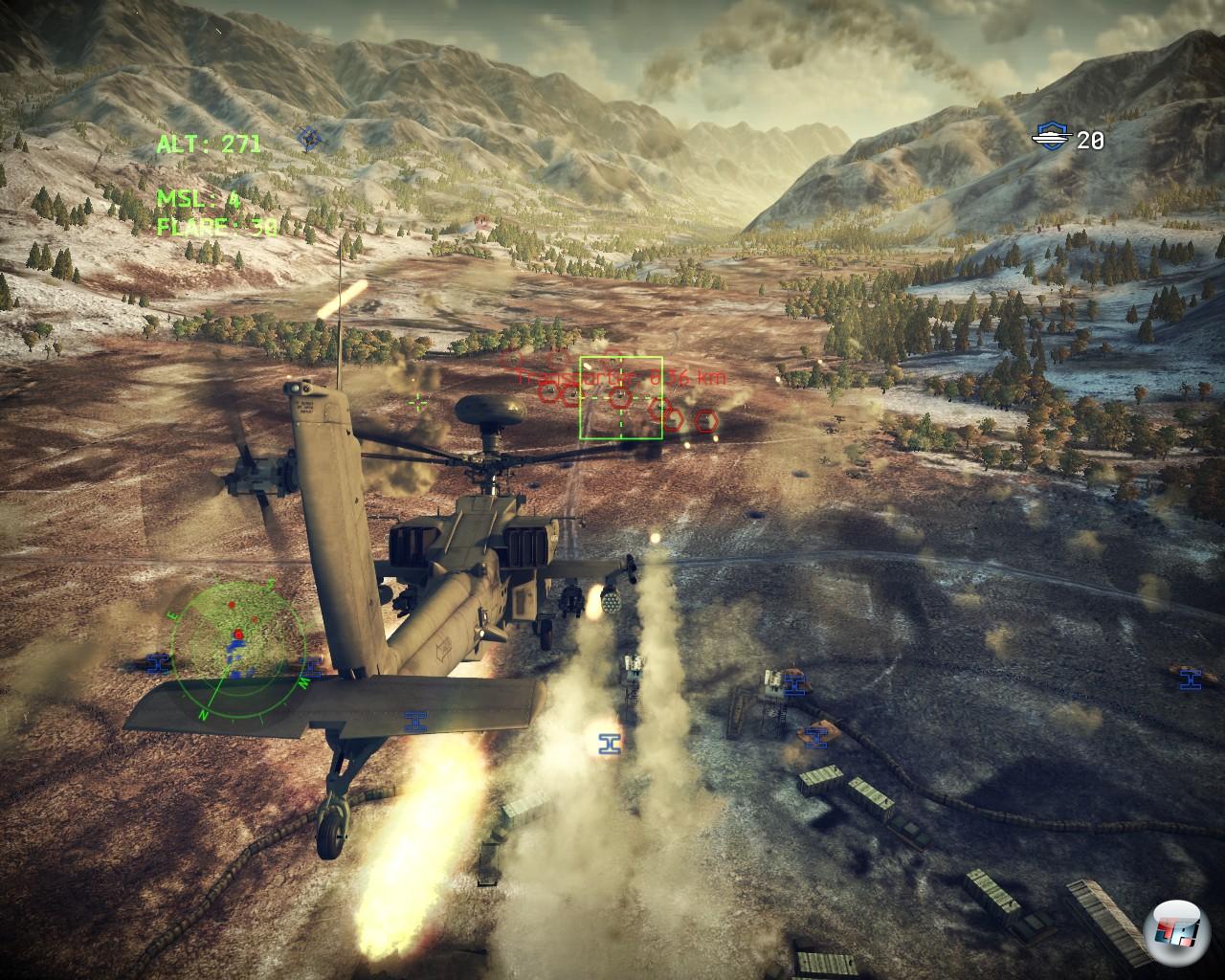1225x980 pixels.
Task: Select the green target lock box
Action: tap(620, 397)
